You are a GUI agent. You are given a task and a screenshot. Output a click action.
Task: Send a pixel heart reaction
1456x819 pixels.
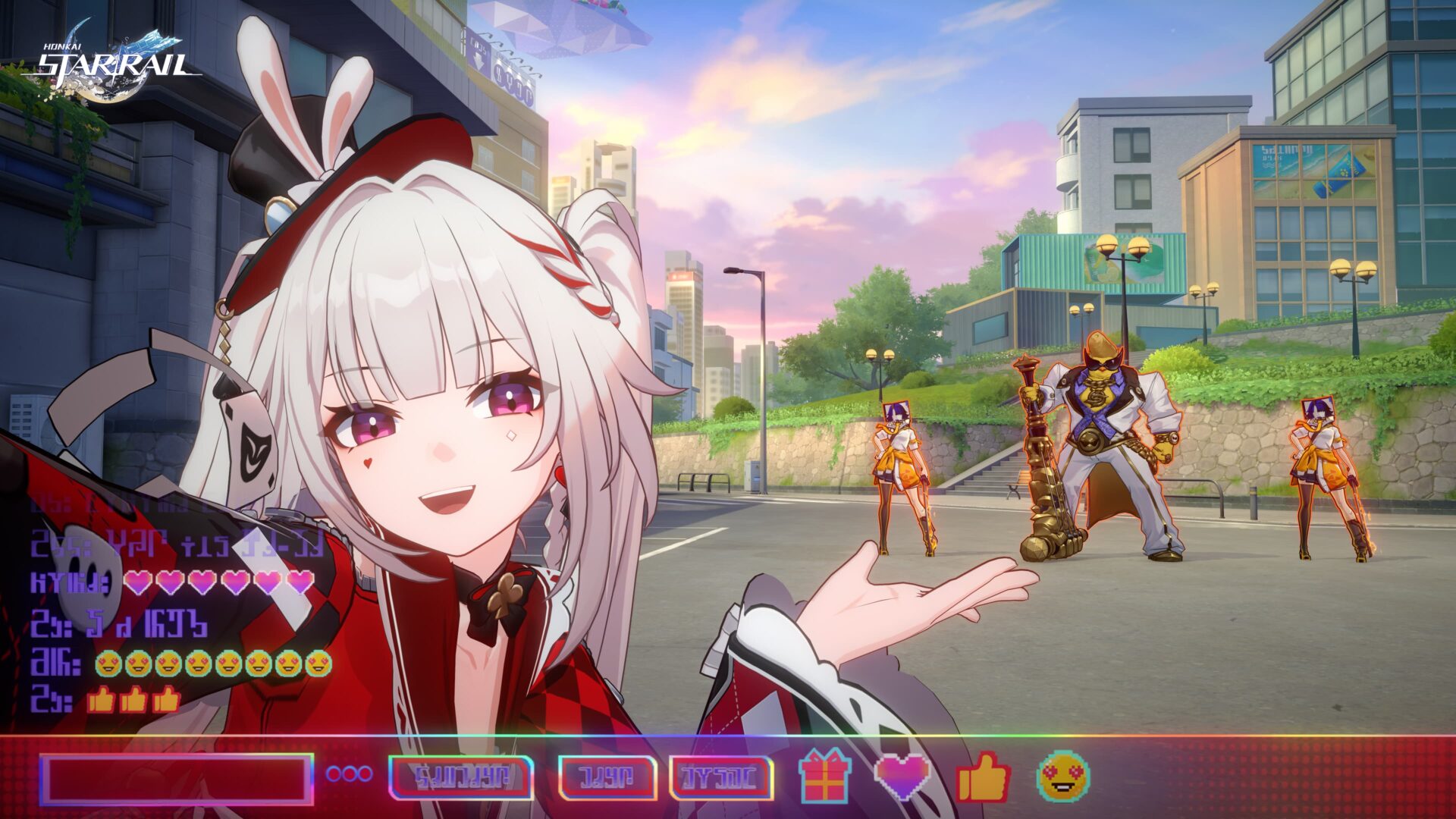tap(902, 773)
